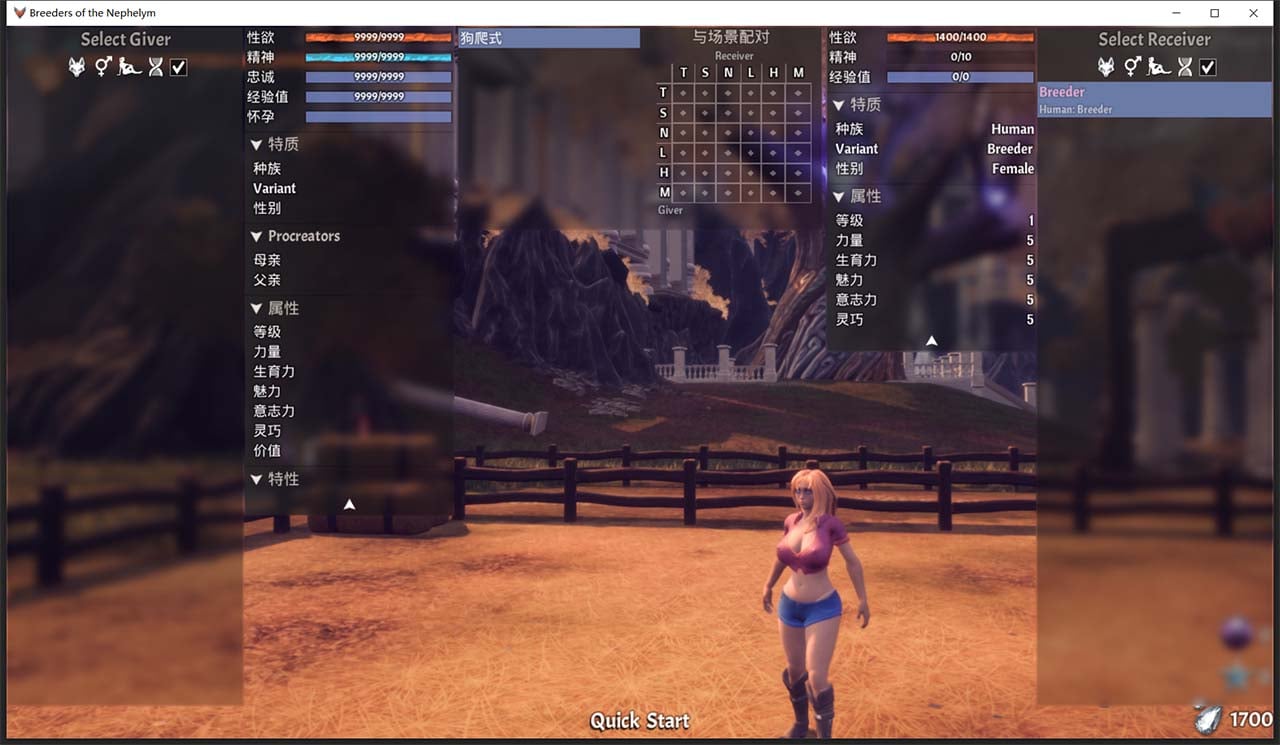The width and height of the screenshot is (1280, 745).
Task: Toggle the checkbox filter in Select Giver panel
Action: coord(178,67)
